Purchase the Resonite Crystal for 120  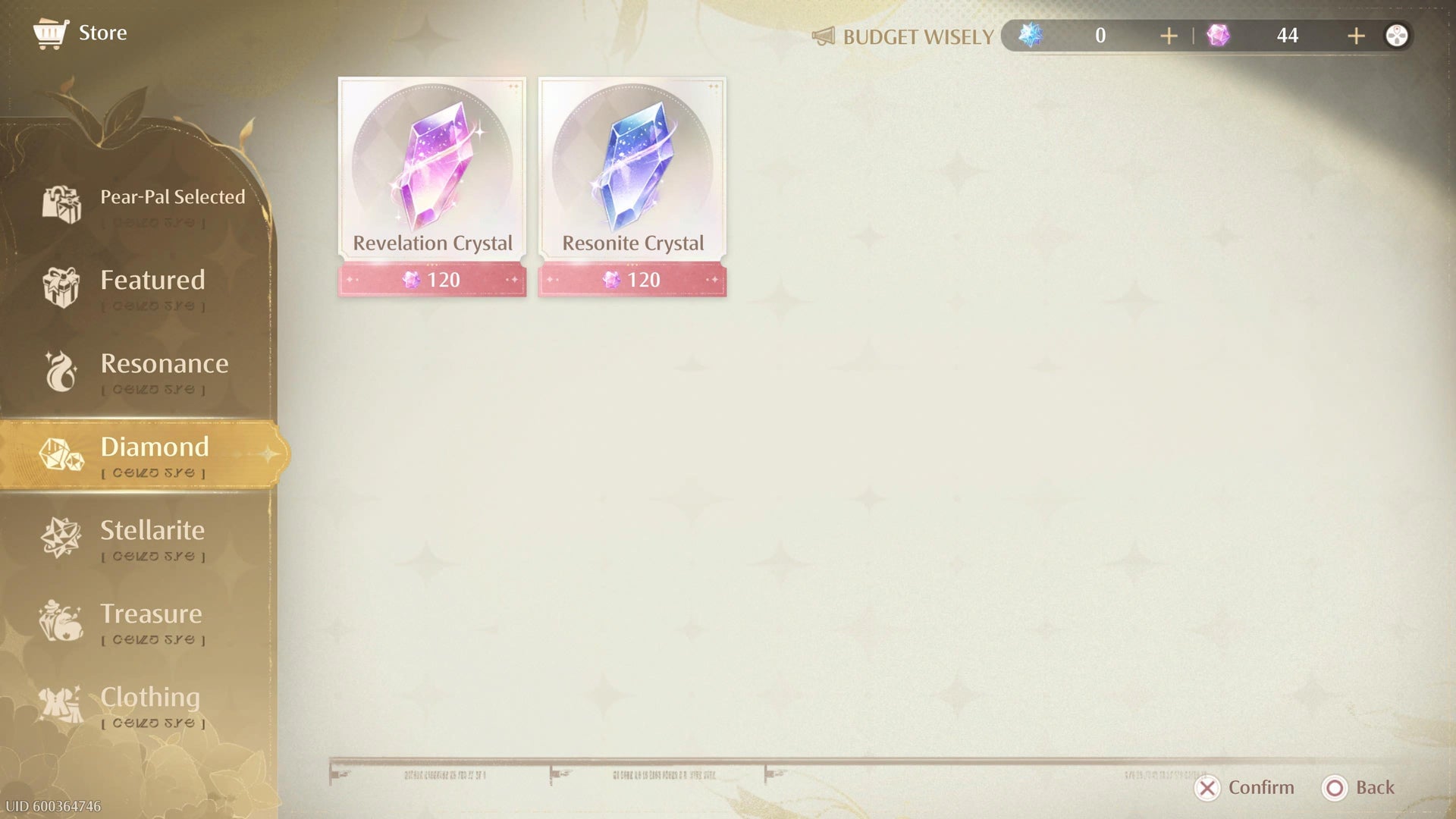pyautogui.click(x=632, y=280)
